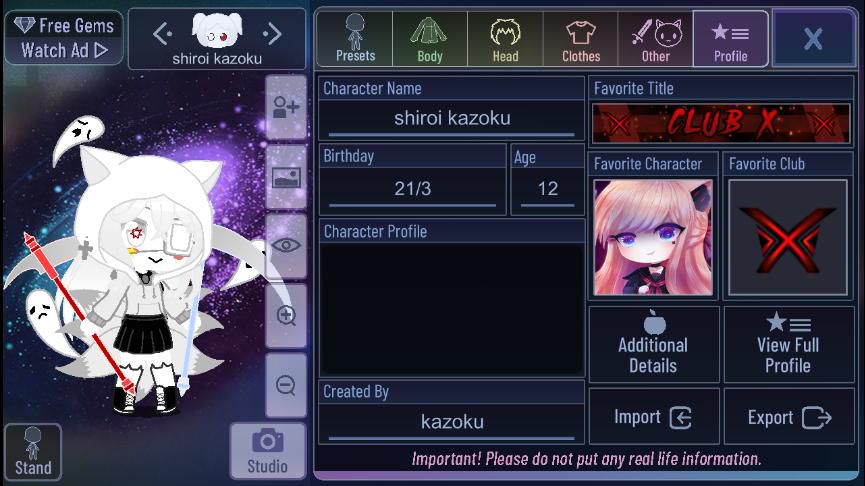Watch an ad for free gems

[64, 38]
